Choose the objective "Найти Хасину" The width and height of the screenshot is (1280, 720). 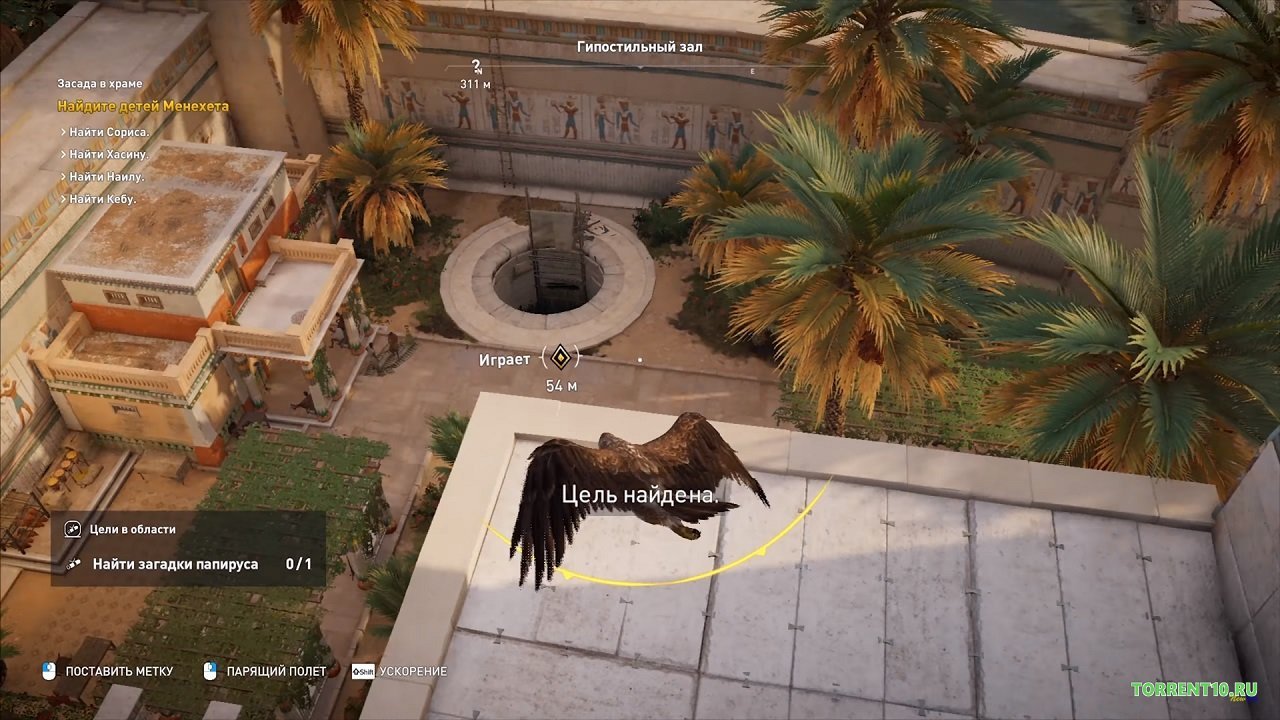coord(108,154)
